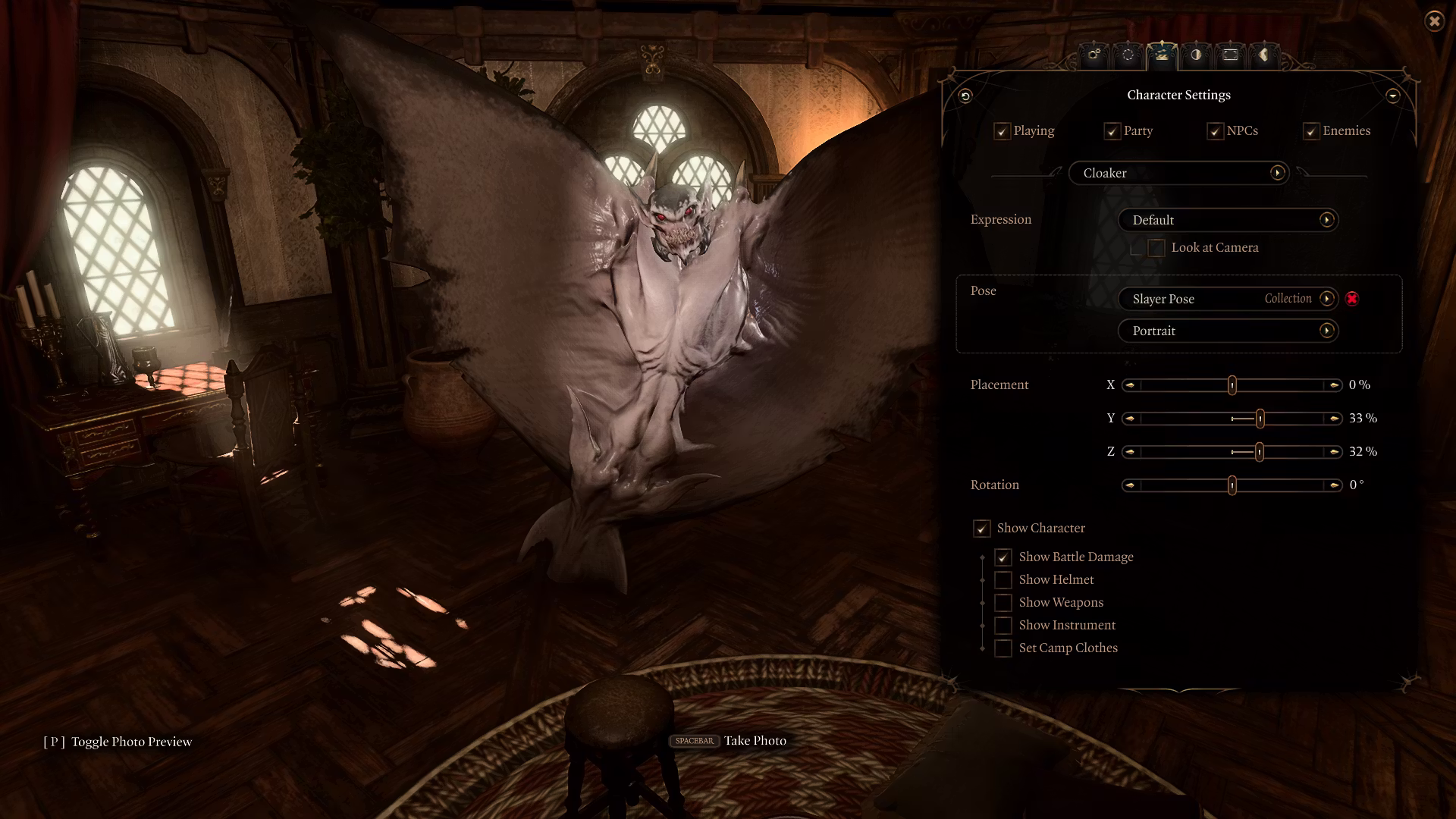Screen dimensions: 1456x819
Task: Click the left stepper arrow on the X placement slider
Action: coord(1129,384)
